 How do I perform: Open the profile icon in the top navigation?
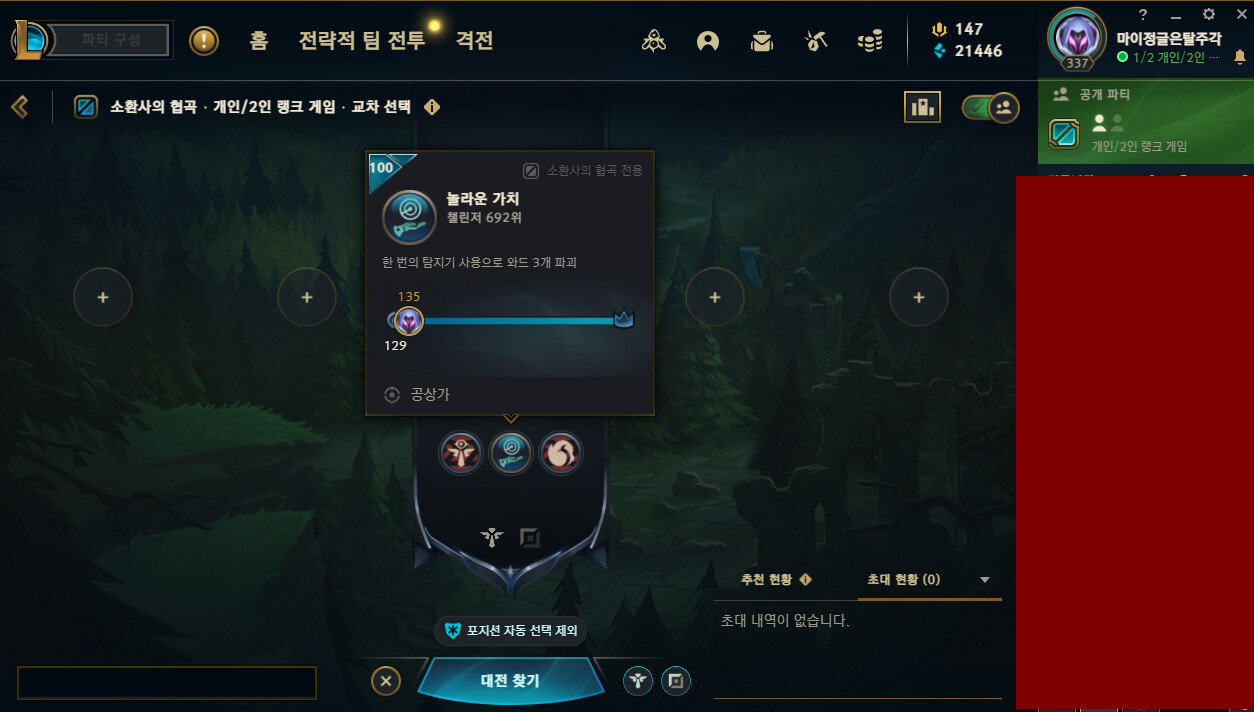tap(709, 41)
